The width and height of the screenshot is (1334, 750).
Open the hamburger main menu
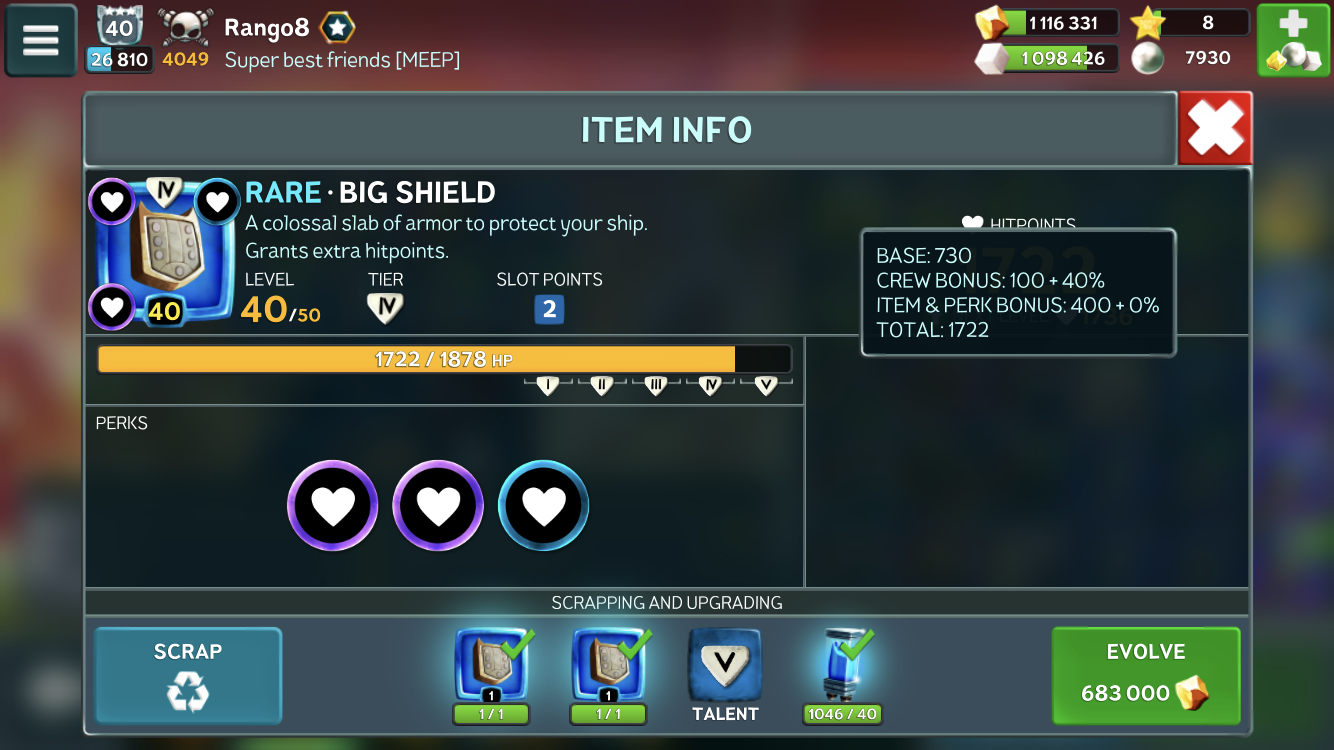[x=41, y=41]
